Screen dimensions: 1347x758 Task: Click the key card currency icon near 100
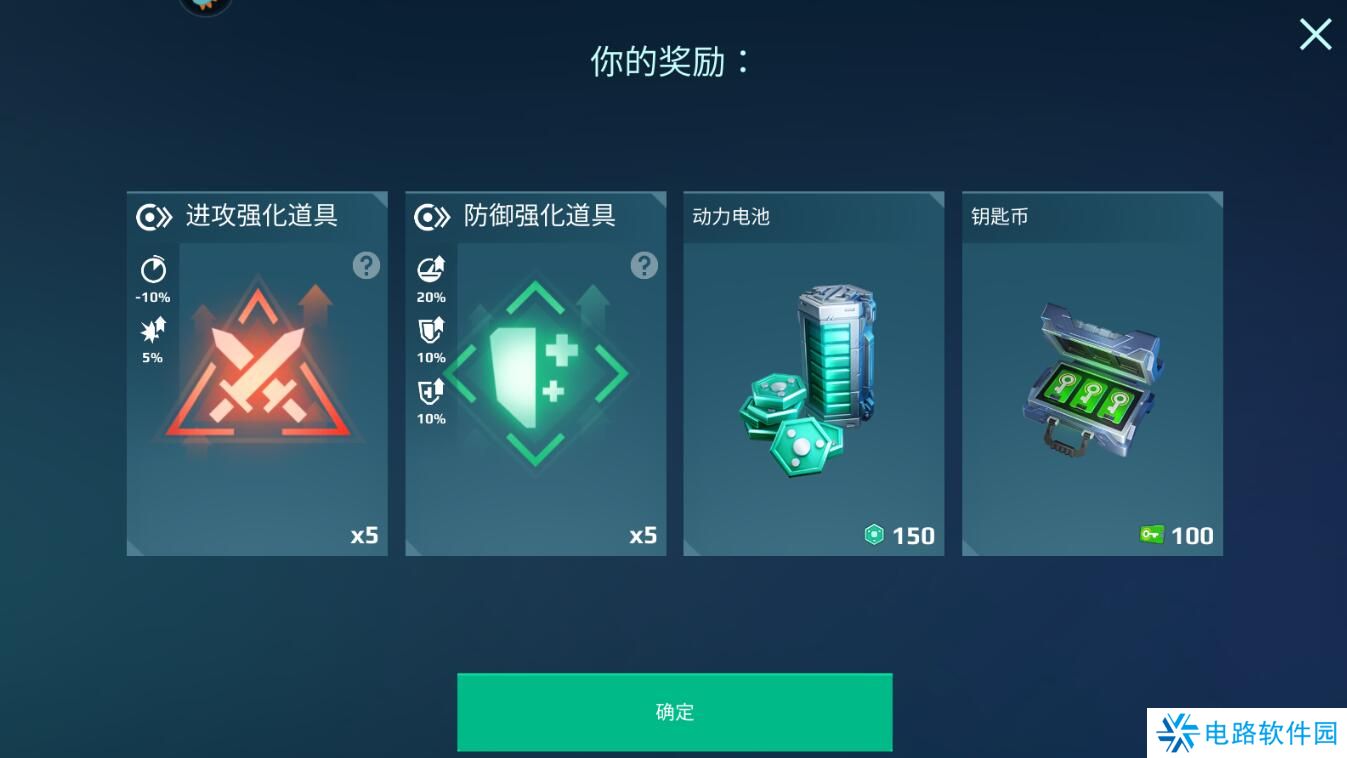(1154, 536)
